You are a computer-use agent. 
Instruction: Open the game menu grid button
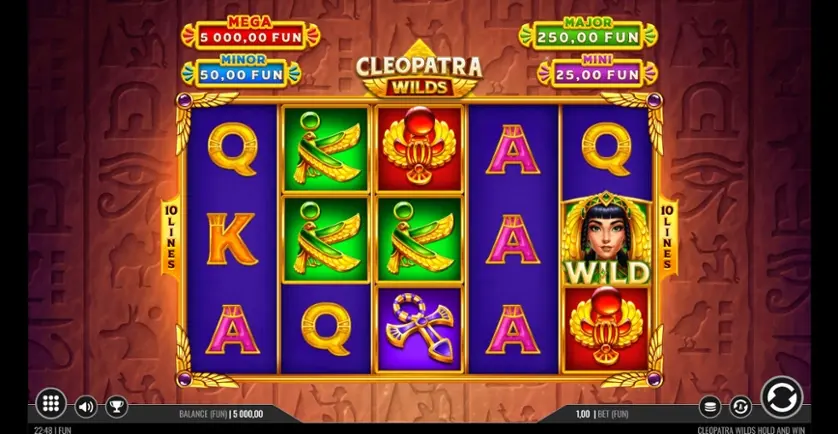point(50,403)
